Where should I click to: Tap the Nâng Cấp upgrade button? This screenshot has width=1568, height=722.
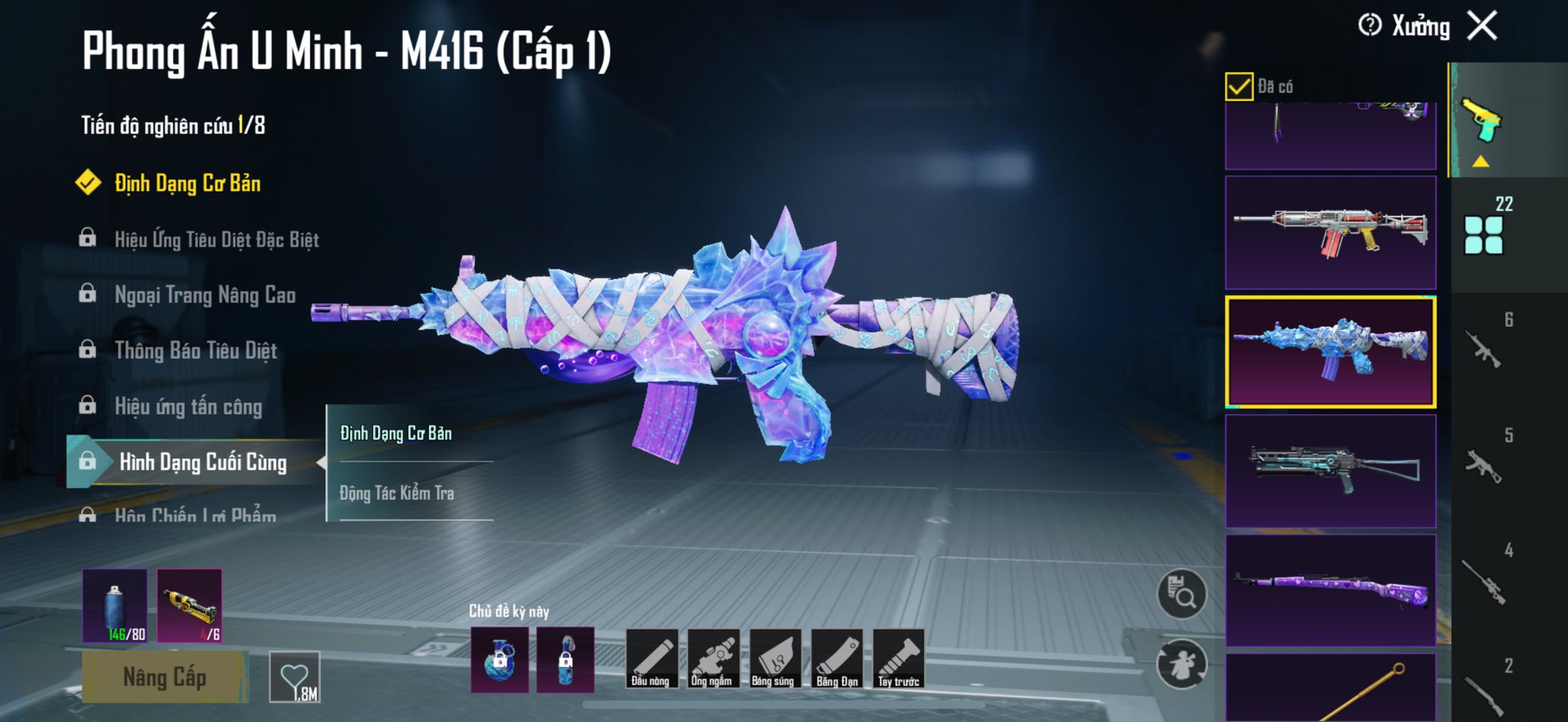pyautogui.click(x=165, y=677)
